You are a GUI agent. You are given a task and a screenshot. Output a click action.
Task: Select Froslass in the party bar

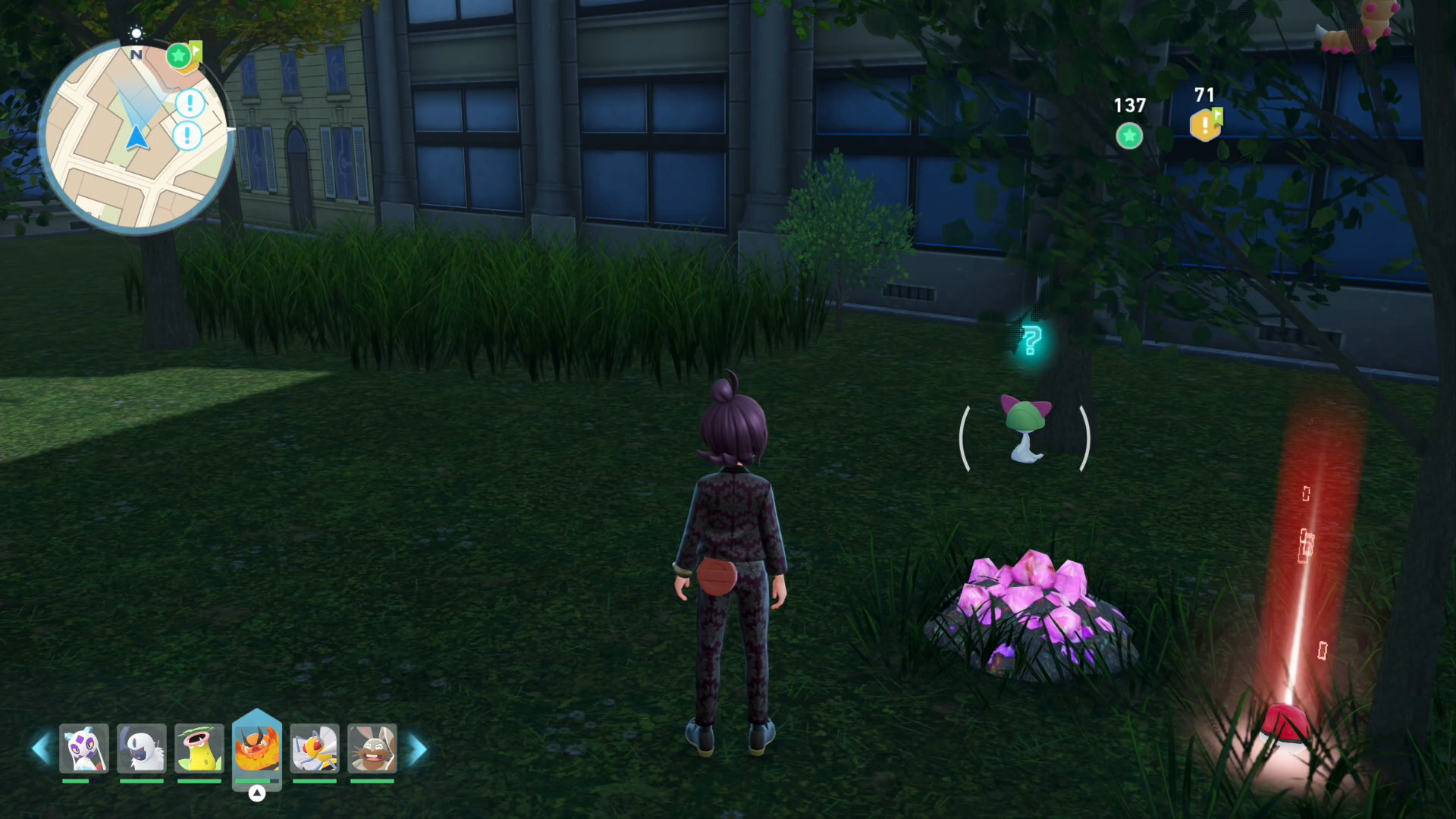[x=84, y=748]
